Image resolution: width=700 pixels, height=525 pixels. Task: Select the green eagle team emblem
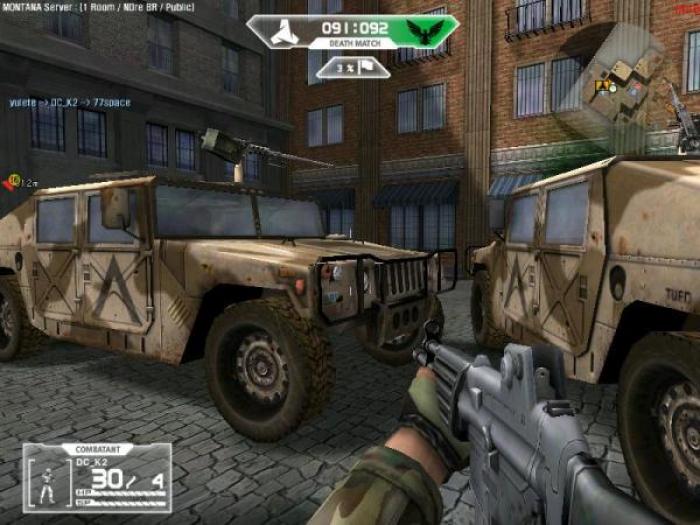coord(432,30)
